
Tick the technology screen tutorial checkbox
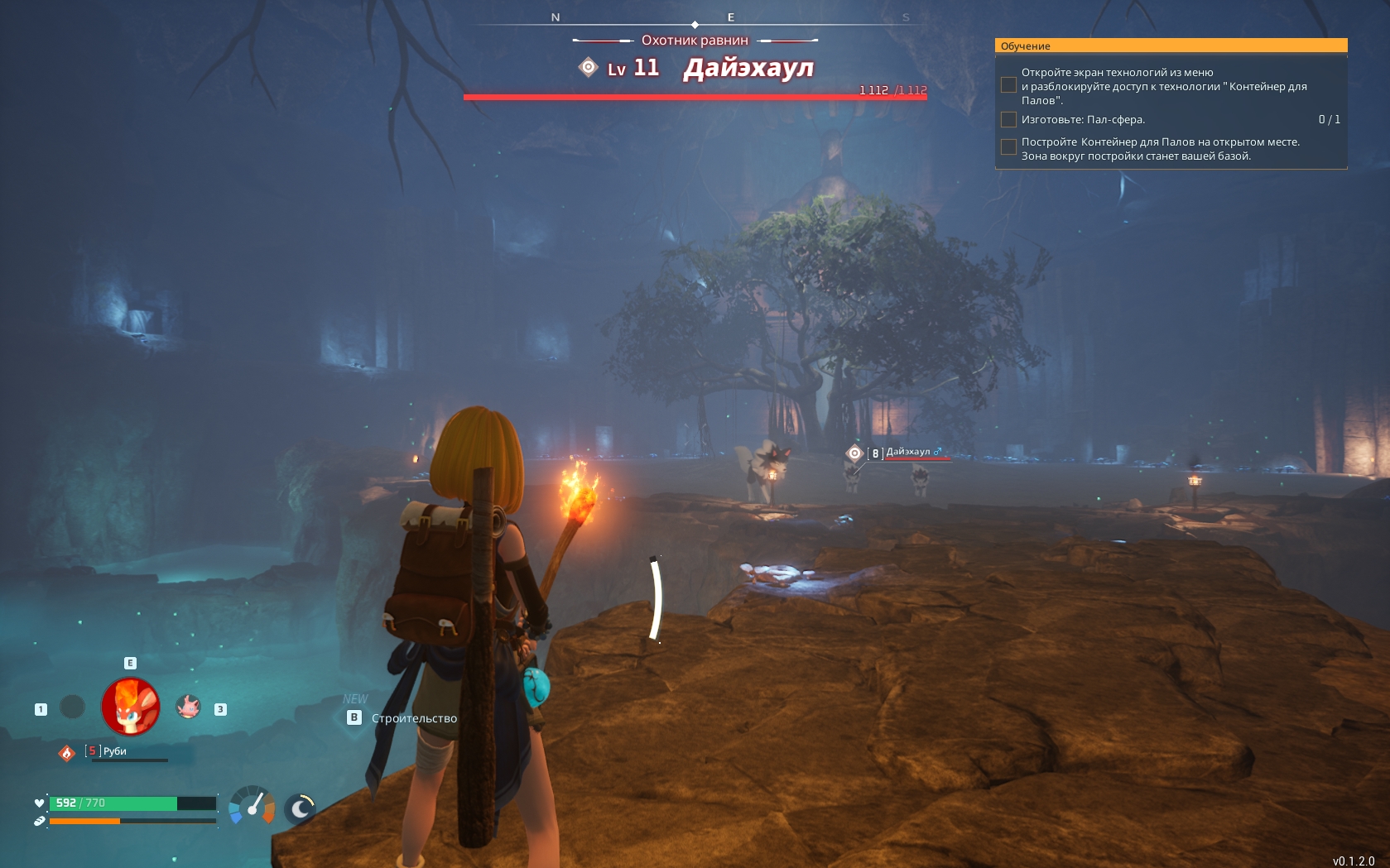pyautogui.click(x=1008, y=85)
